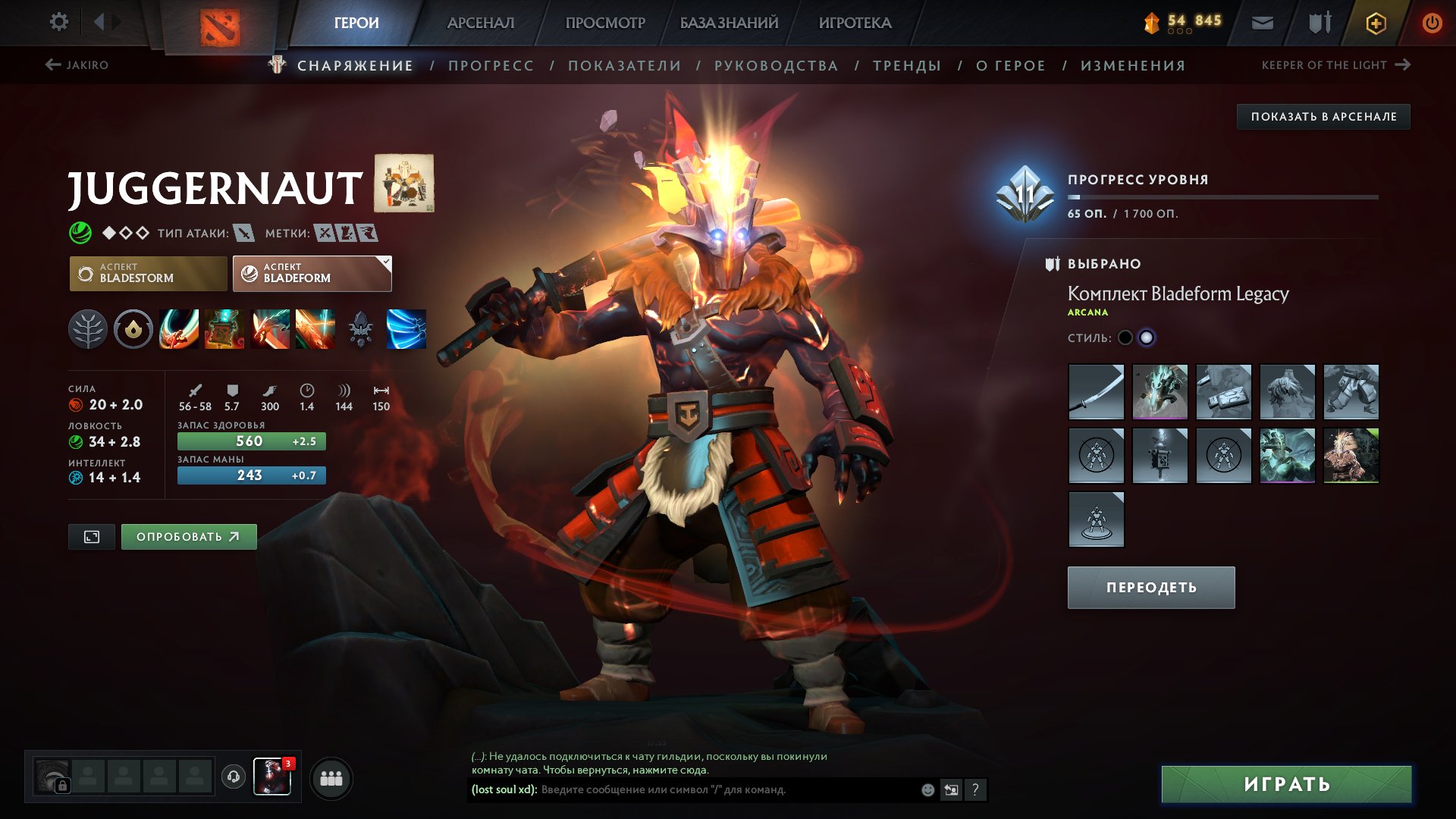Click the settings gear icon
1456x819 pixels.
pyautogui.click(x=58, y=22)
